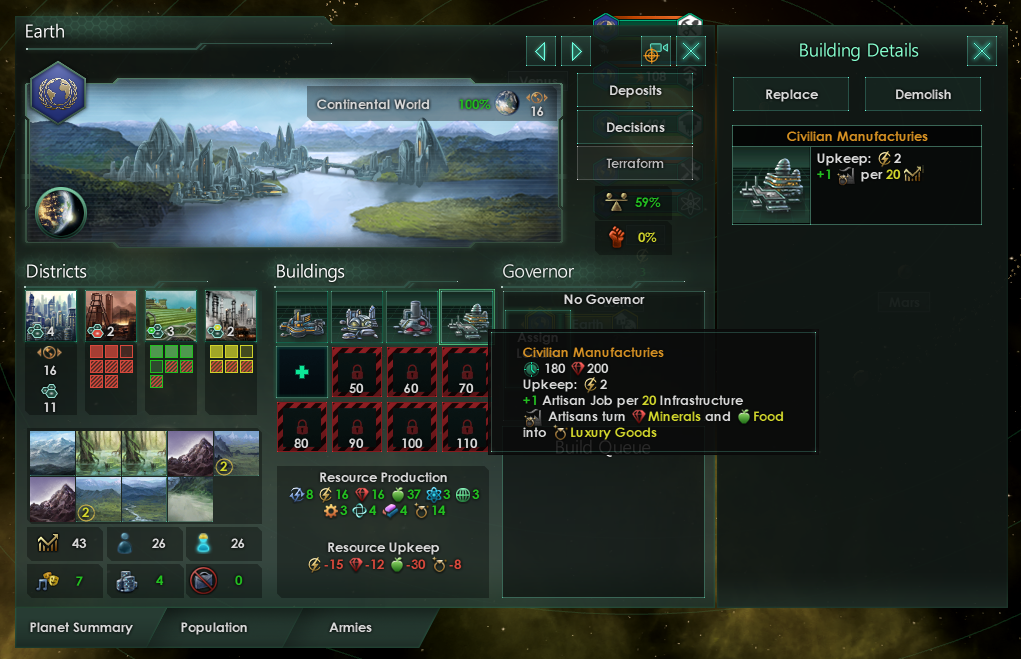This screenshot has width=1021, height=659.
Task: Select the mining district
Action: tap(111, 316)
